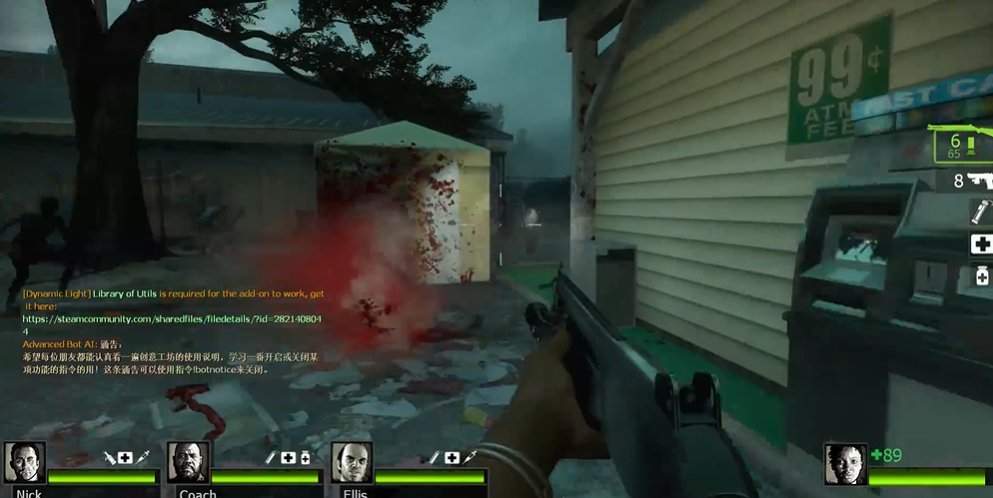
Task: Click Coach's teammate portrait
Action: coord(188,463)
